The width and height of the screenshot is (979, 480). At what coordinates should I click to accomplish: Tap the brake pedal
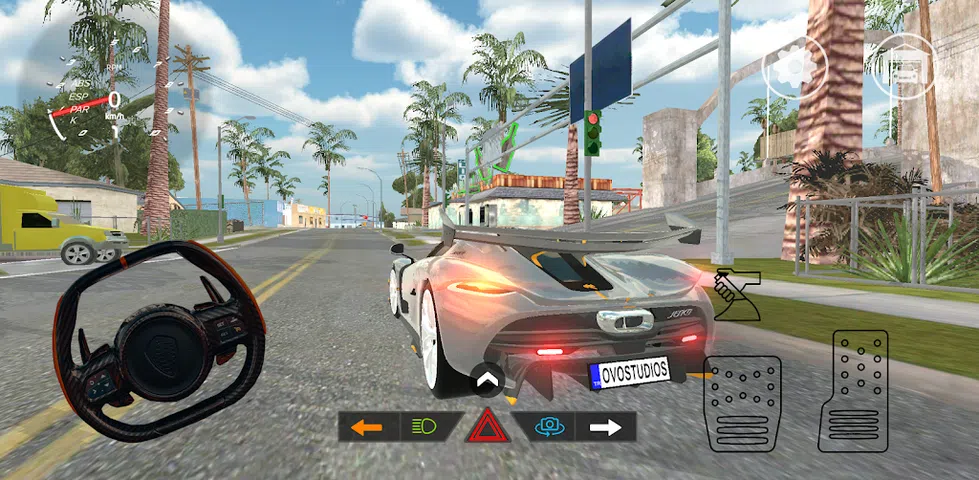click(742, 402)
